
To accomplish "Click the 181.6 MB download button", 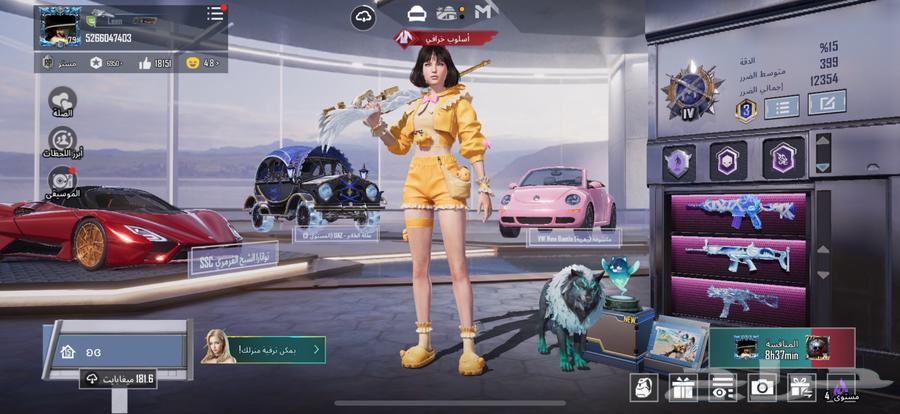I will [120, 379].
